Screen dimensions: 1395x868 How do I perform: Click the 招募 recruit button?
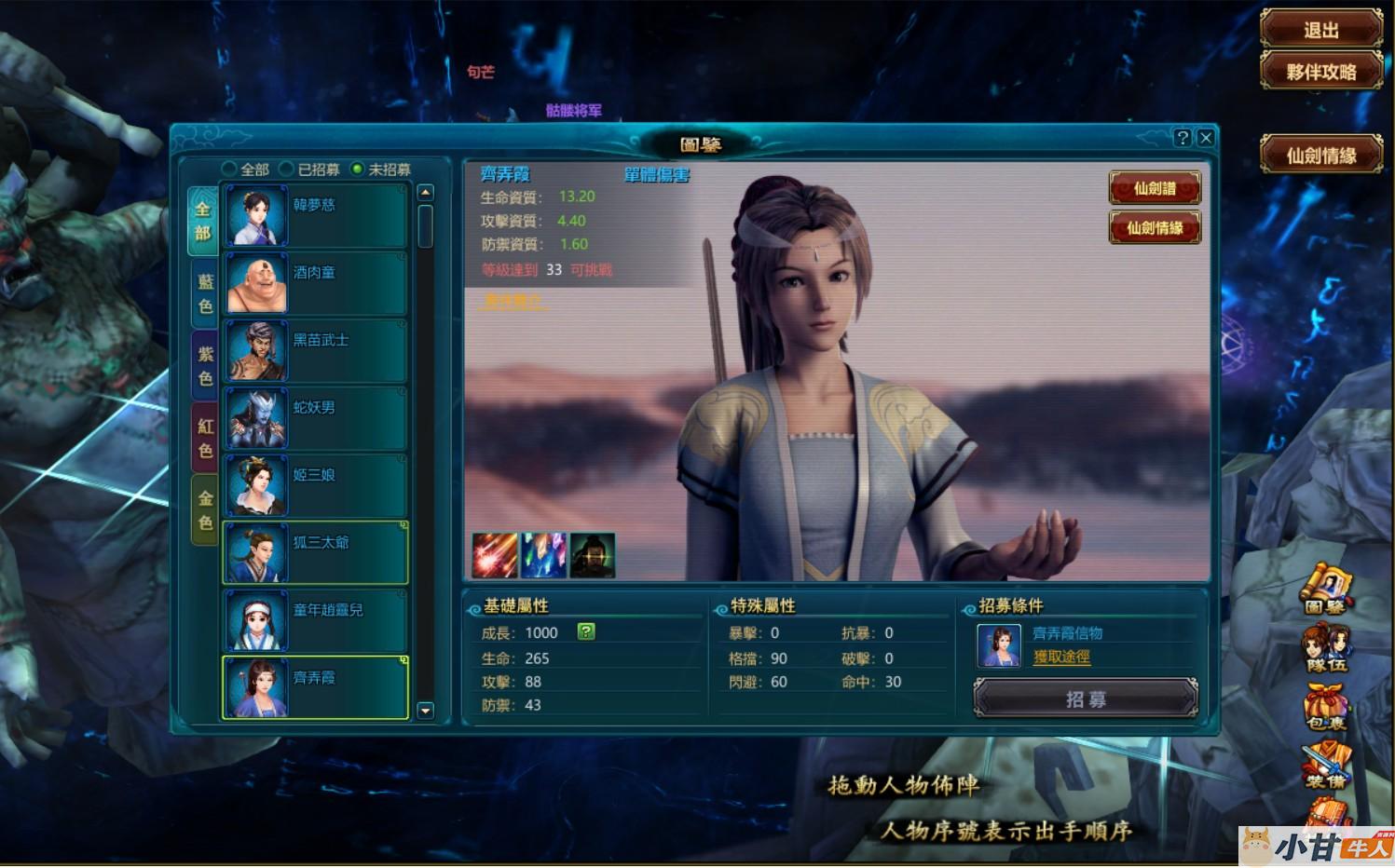(x=1085, y=698)
